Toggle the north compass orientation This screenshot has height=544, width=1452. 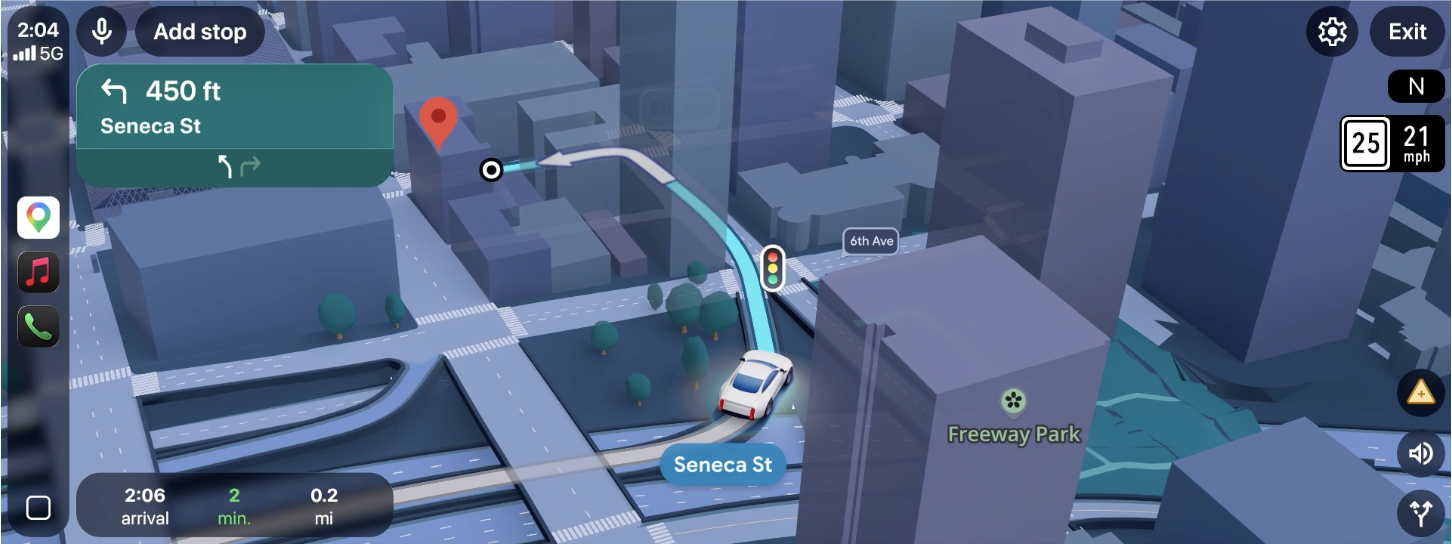(x=1415, y=87)
